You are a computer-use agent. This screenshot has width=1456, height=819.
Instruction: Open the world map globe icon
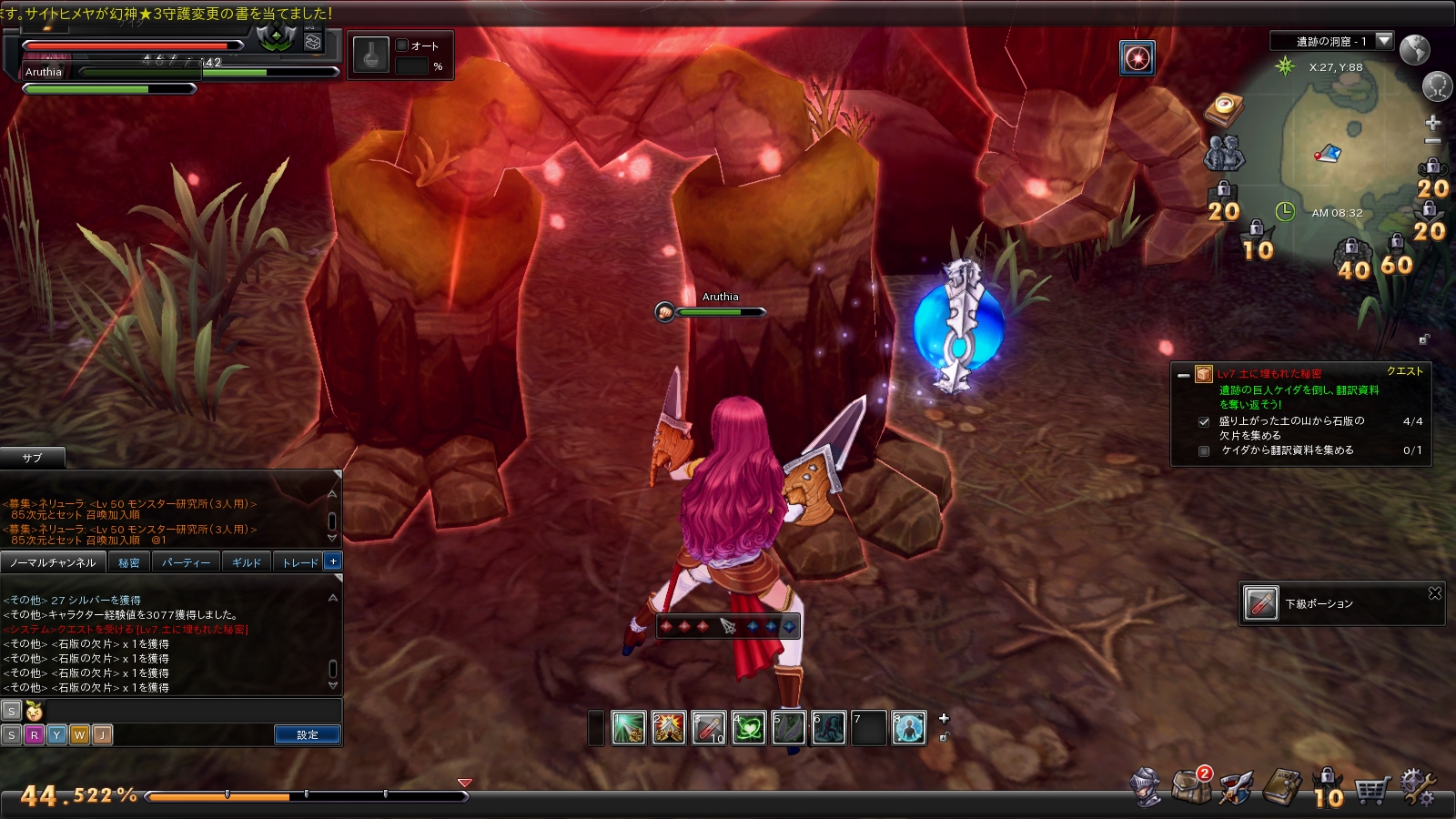click(x=1414, y=49)
